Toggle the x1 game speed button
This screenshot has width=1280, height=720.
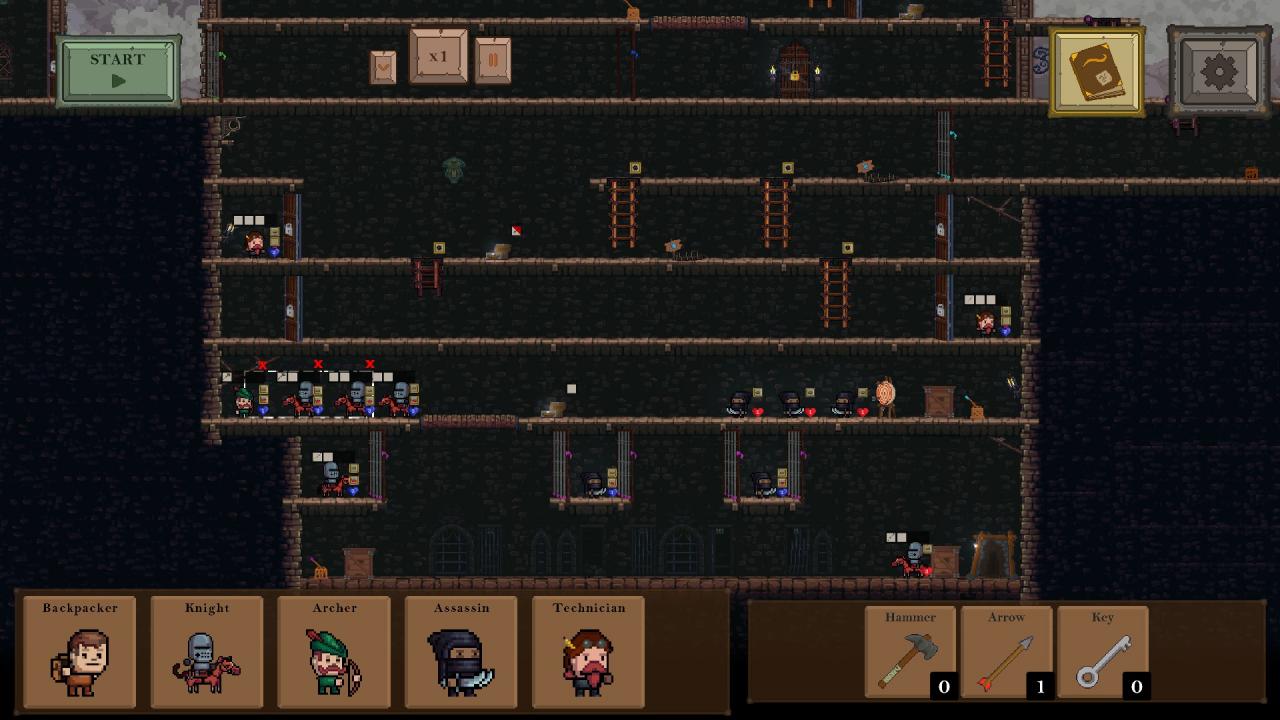point(438,57)
